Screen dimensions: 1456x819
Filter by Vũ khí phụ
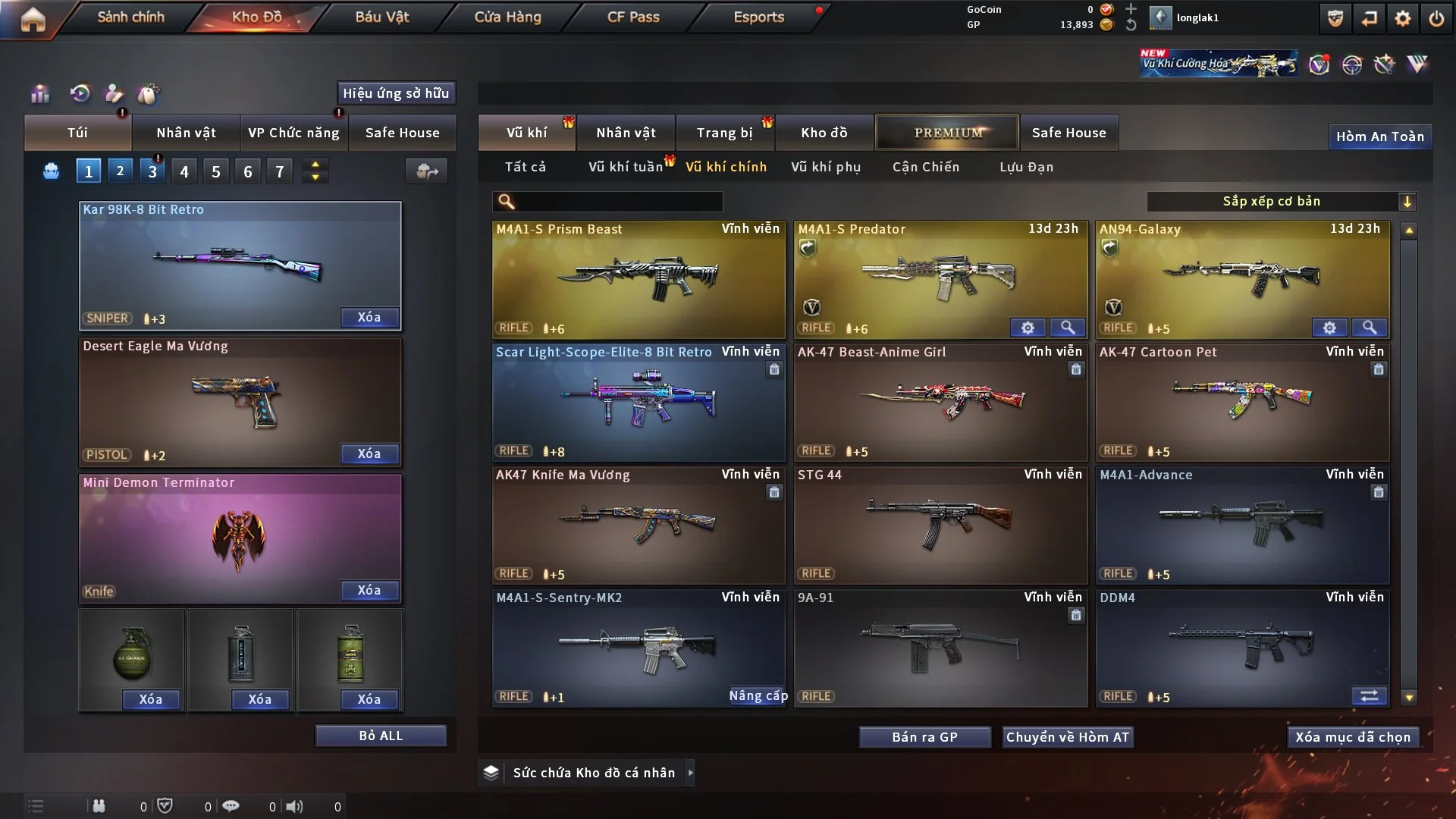(826, 167)
